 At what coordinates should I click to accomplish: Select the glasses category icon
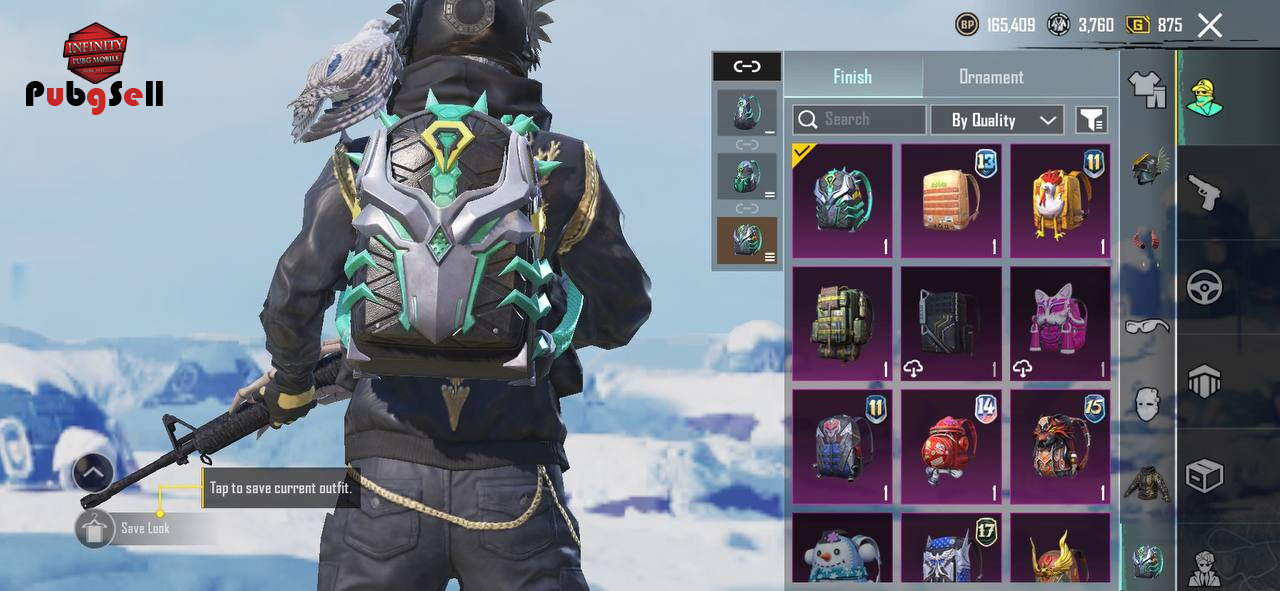pos(1146,326)
